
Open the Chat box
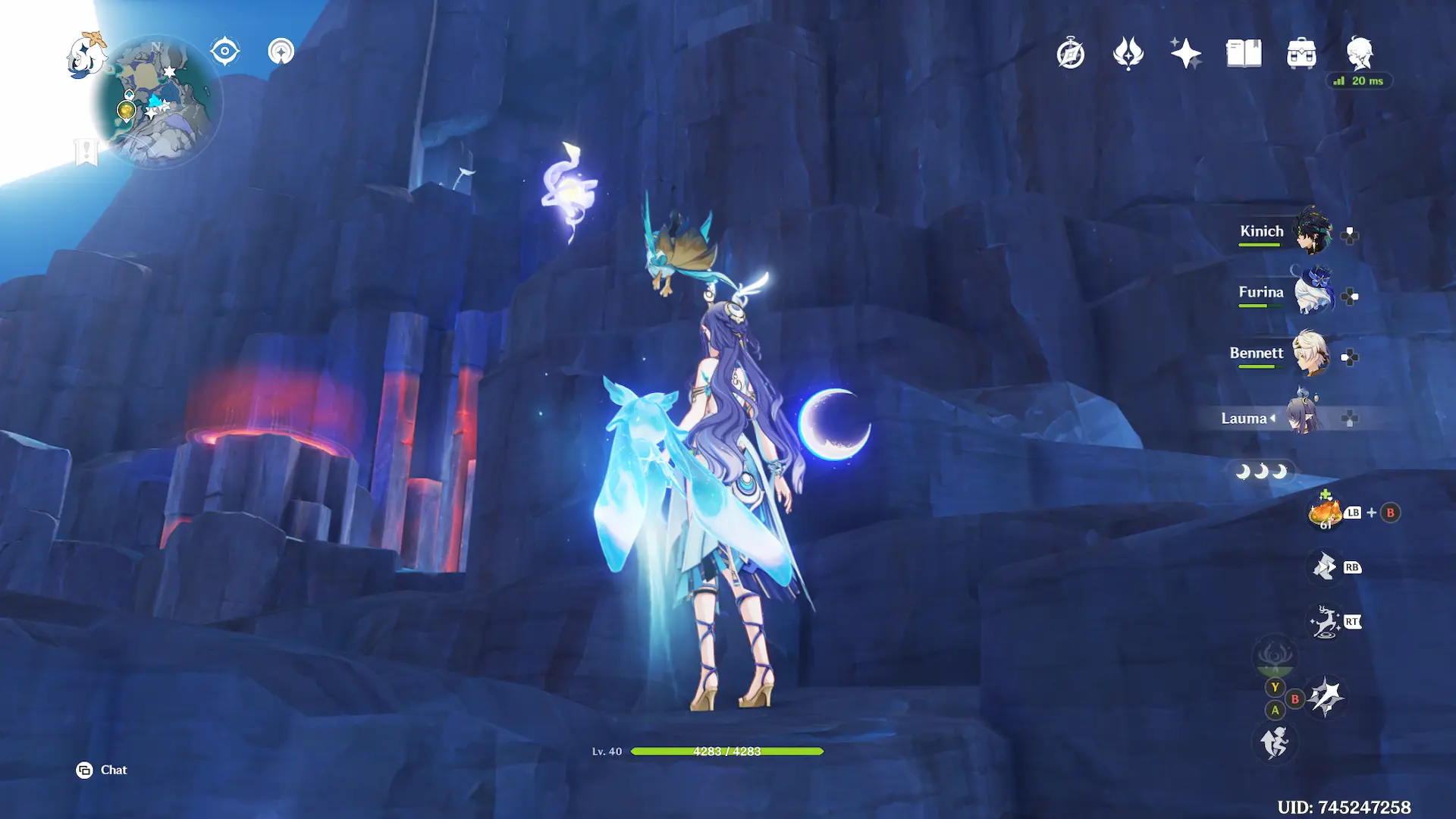[102, 770]
